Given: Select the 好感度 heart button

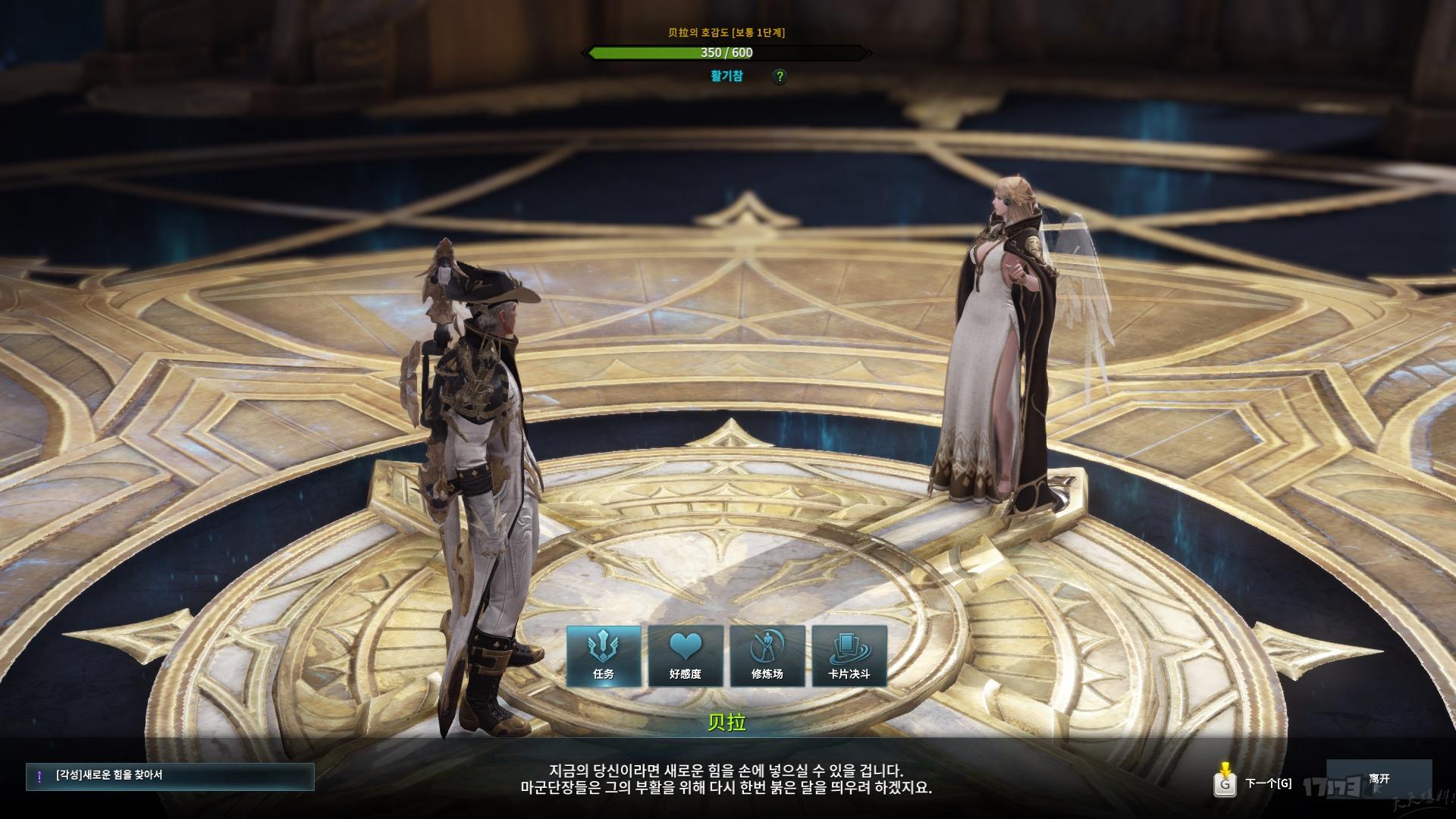Looking at the screenshot, I should tap(686, 656).
